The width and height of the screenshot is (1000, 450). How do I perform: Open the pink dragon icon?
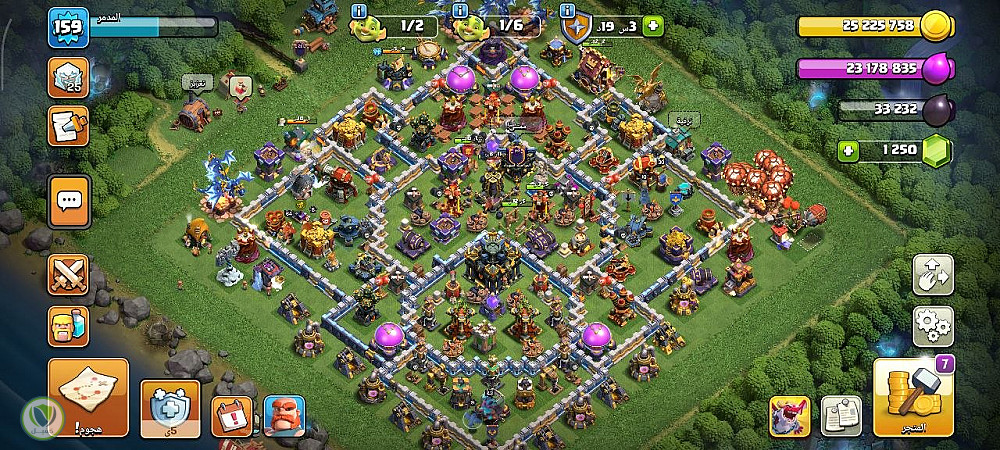pyautogui.click(x=789, y=416)
